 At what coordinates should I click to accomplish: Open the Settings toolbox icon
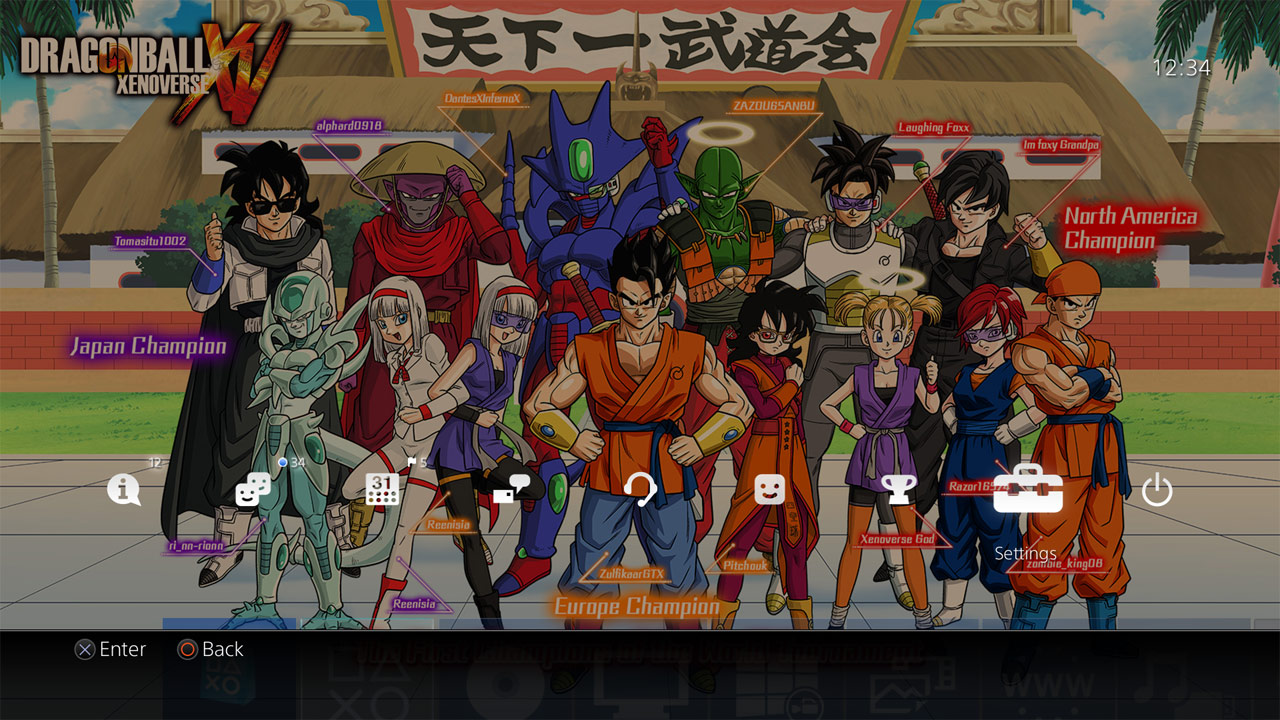click(1027, 490)
